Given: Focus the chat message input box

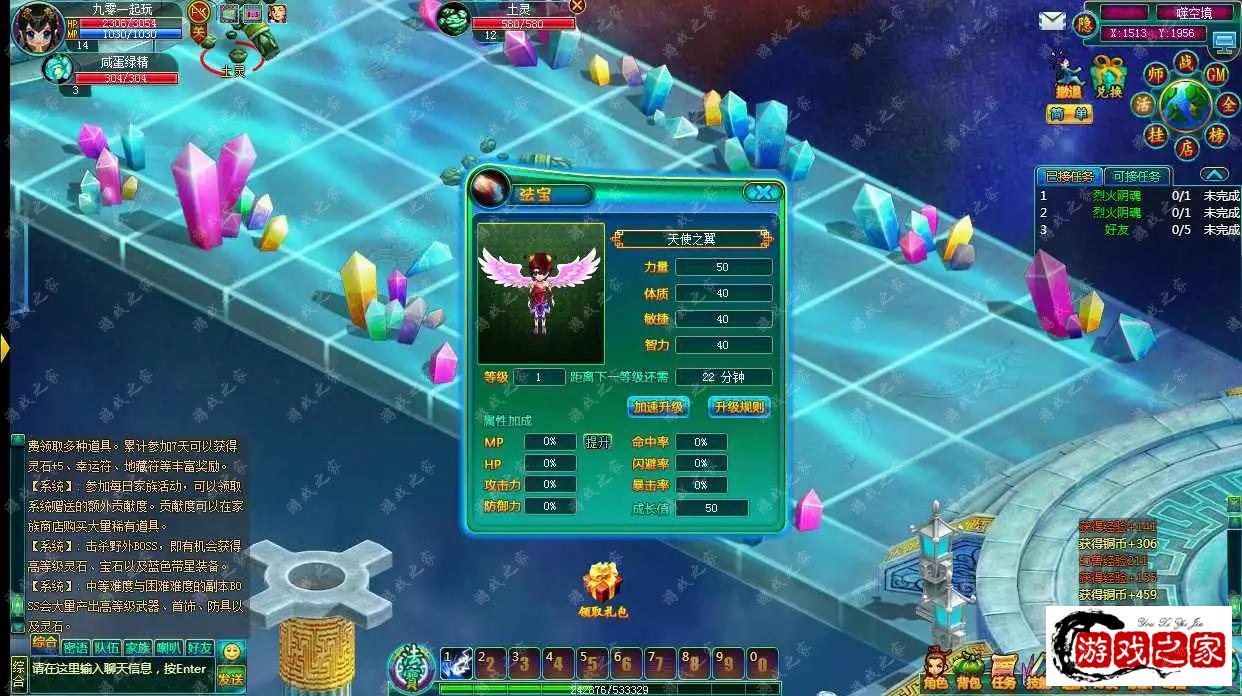Looking at the screenshot, I should (120, 669).
